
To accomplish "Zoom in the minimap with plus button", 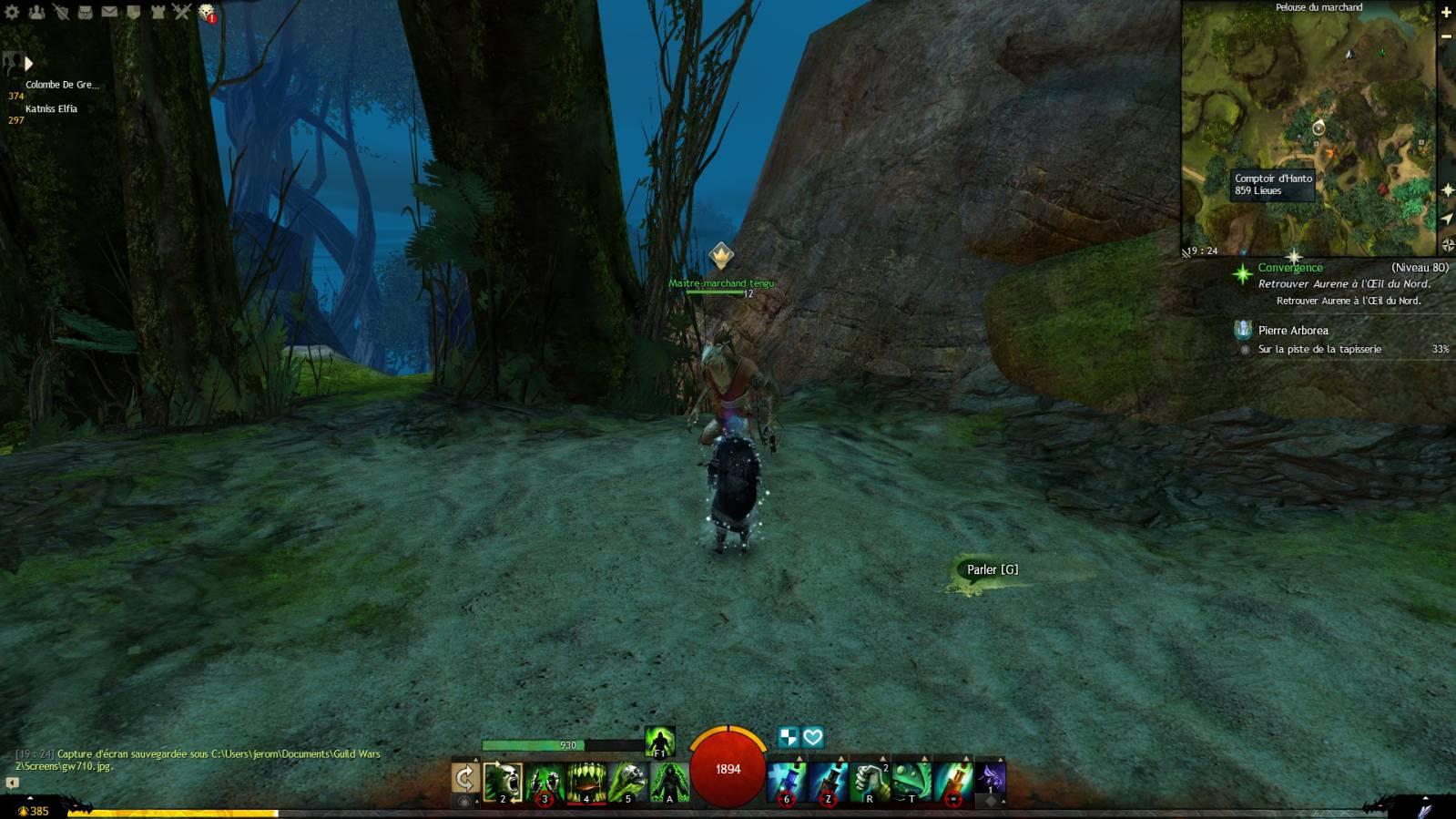I will tap(1446, 13).
